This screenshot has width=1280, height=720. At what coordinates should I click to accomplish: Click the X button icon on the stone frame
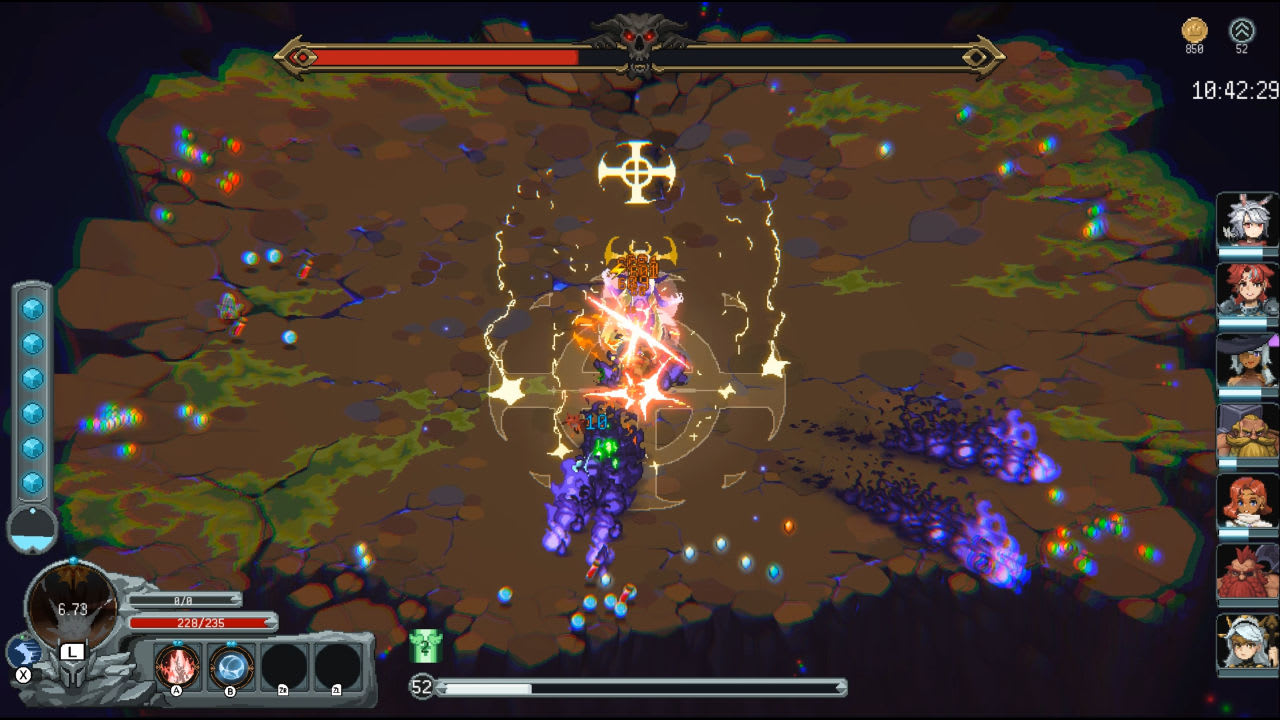pyautogui.click(x=22, y=674)
